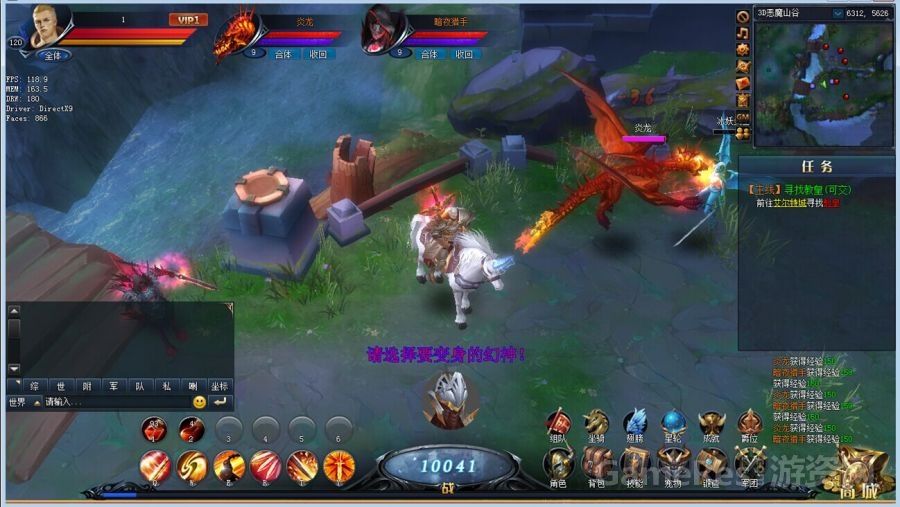Screen dimensions: 900x507
Task: Select the helmeted warrior transformation portrait
Action: click(448, 399)
